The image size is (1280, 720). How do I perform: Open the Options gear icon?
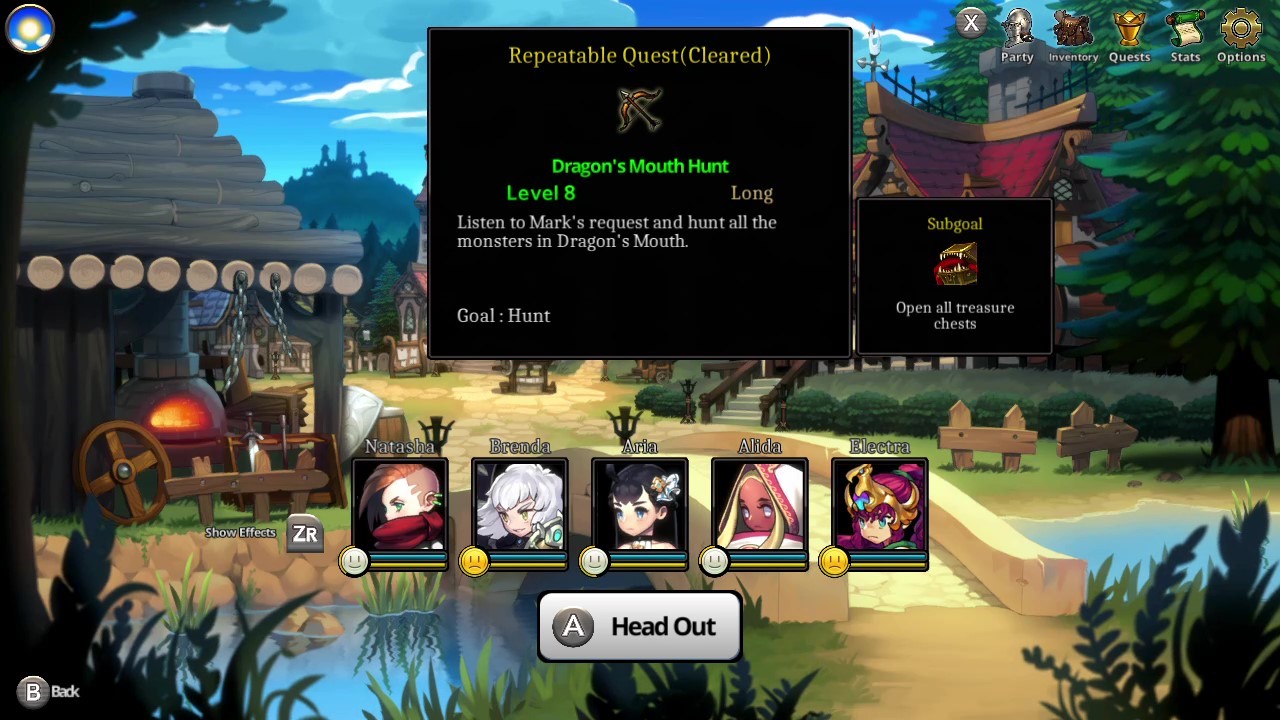coord(1240,32)
